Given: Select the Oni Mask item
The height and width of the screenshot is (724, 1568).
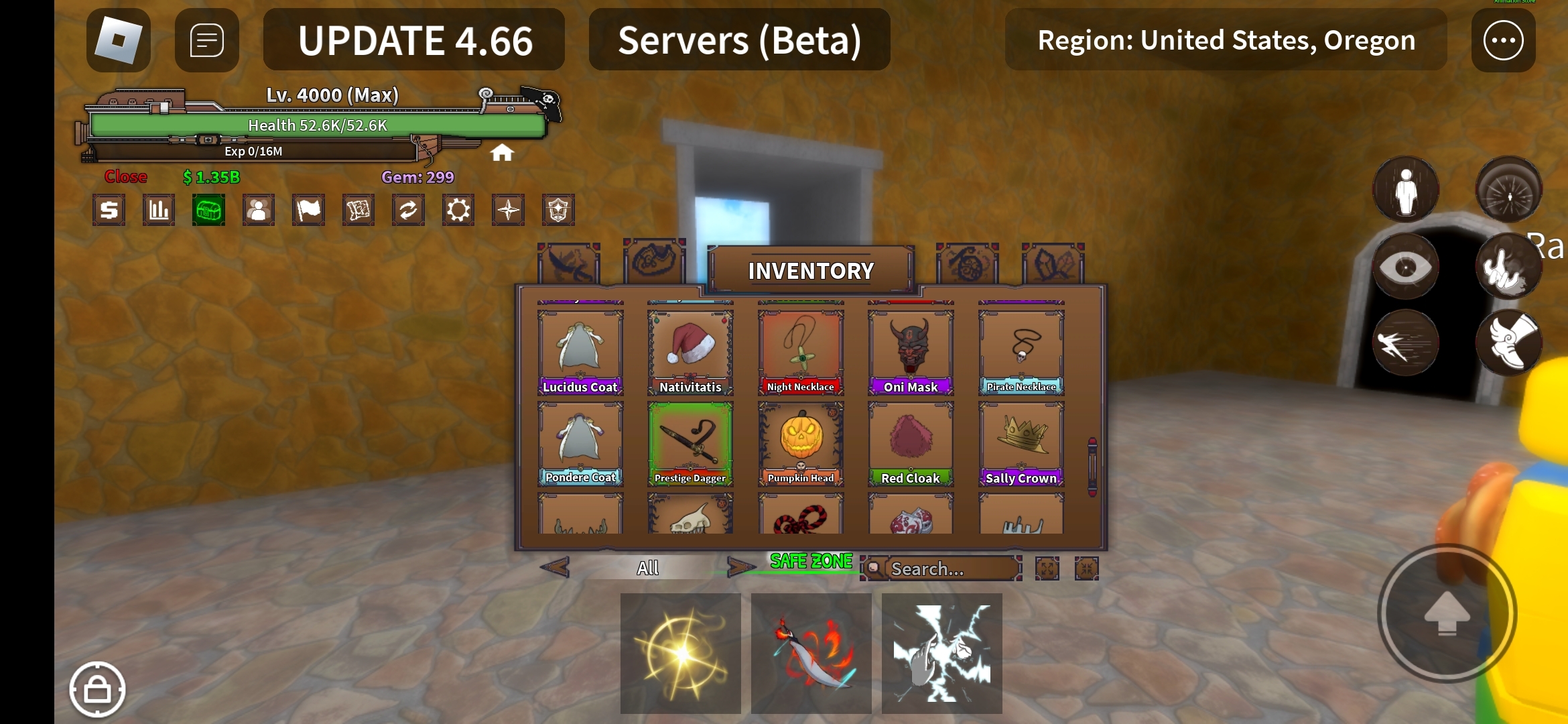Looking at the screenshot, I should click(911, 353).
